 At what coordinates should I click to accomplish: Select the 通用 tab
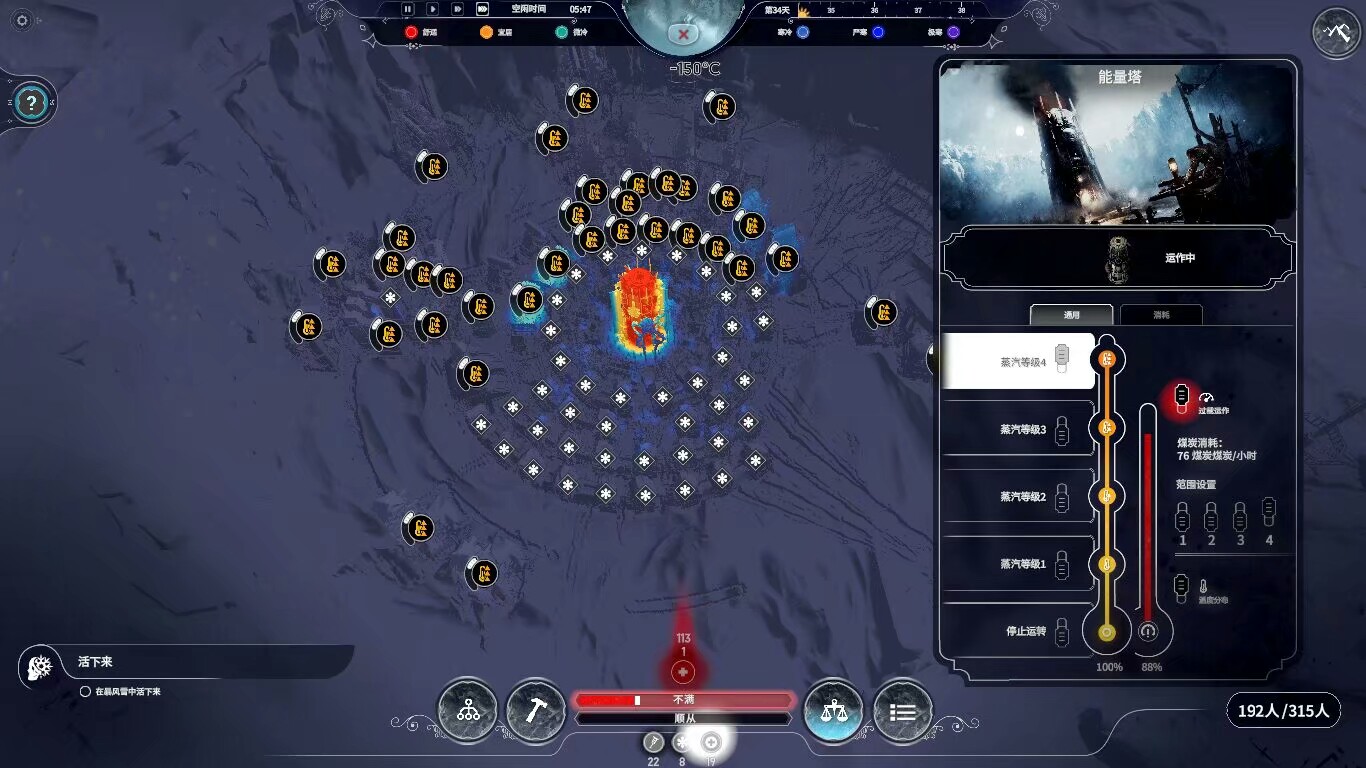(1071, 315)
